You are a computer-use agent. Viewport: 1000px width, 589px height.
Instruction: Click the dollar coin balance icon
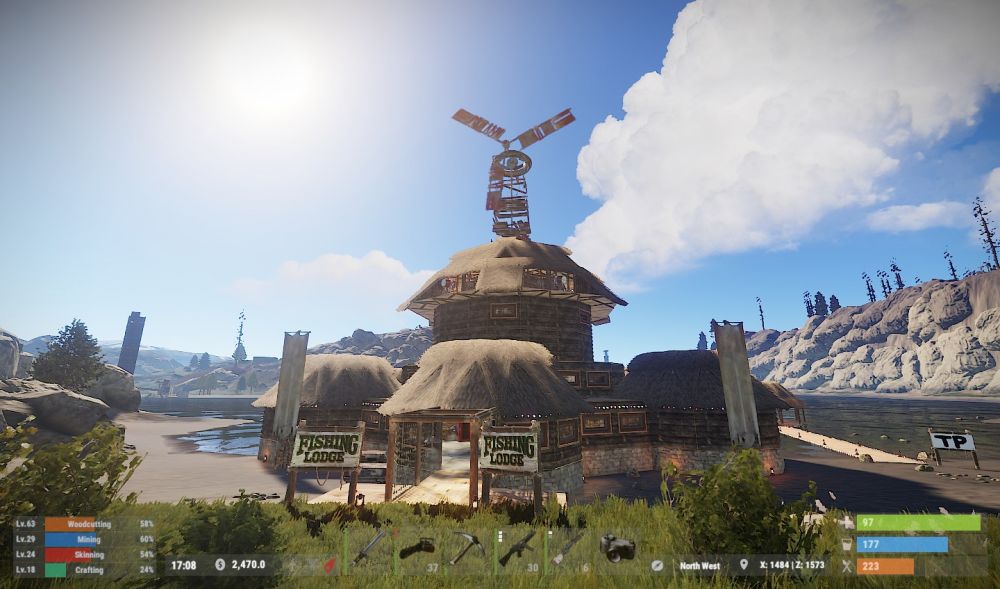click(x=220, y=565)
